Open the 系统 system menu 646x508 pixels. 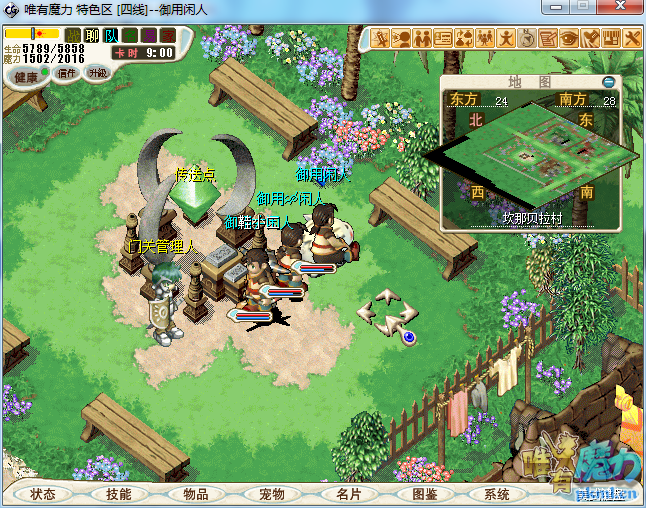click(x=497, y=494)
